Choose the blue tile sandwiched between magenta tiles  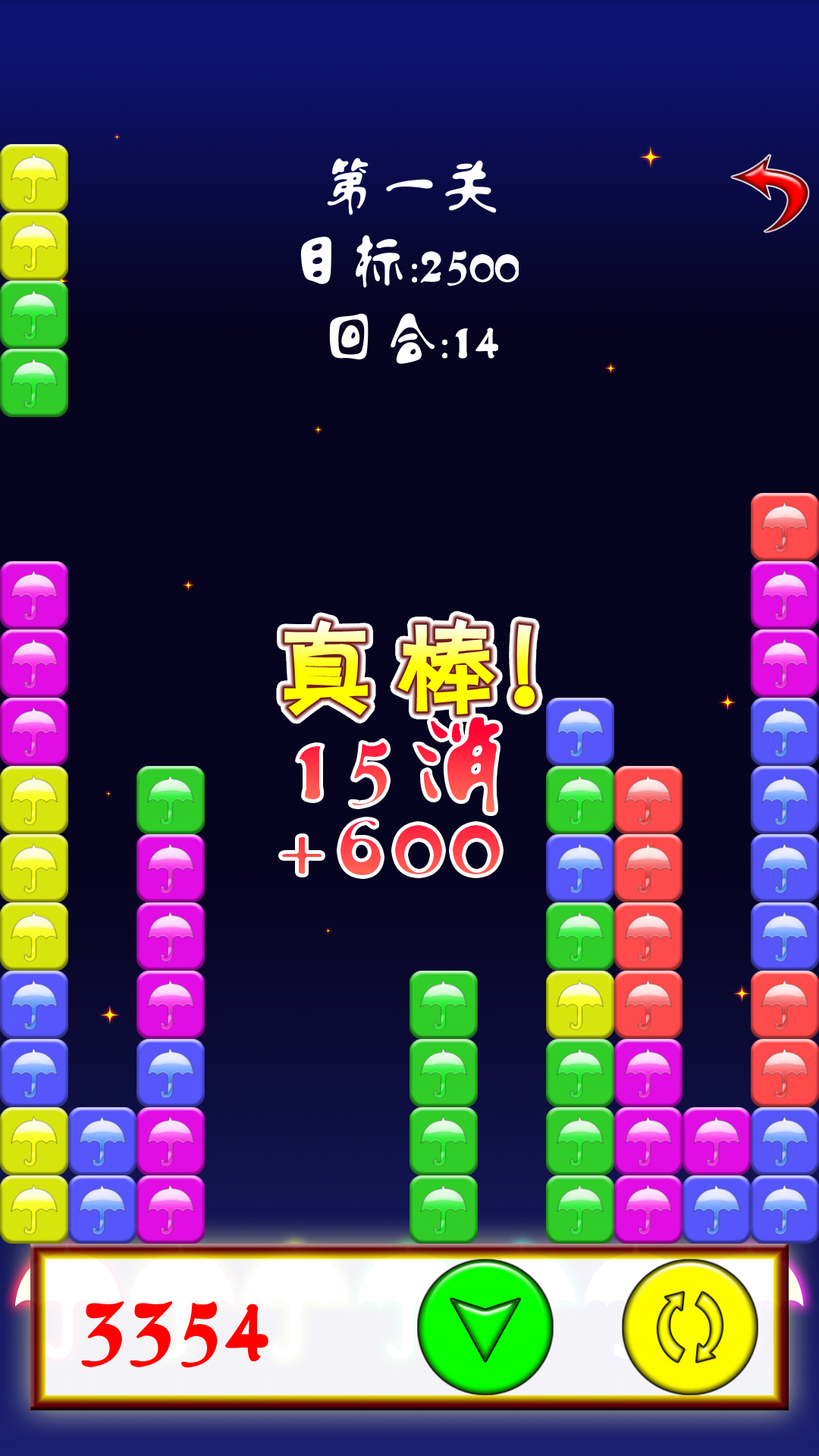click(x=171, y=1073)
